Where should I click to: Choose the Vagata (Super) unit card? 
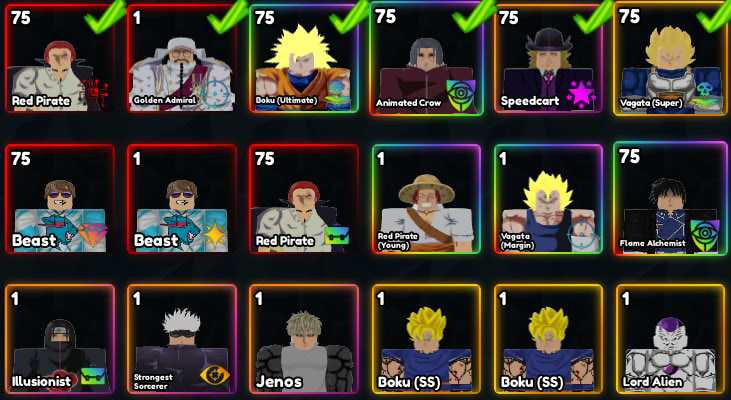(x=671, y=60)
